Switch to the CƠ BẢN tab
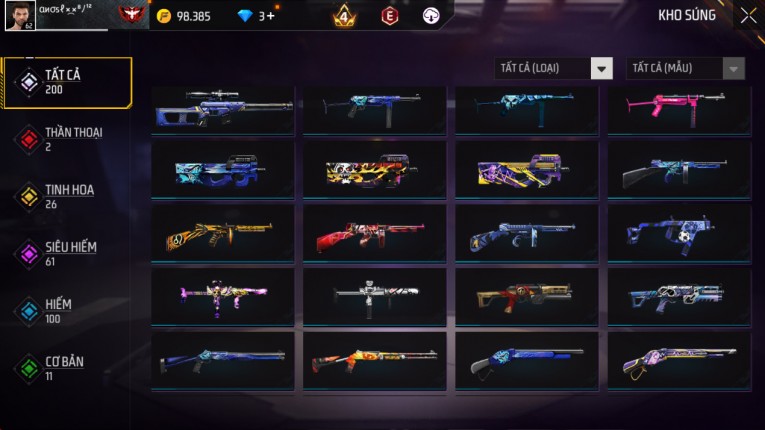The width and height of the screenshot is (765, 430). 67,367
